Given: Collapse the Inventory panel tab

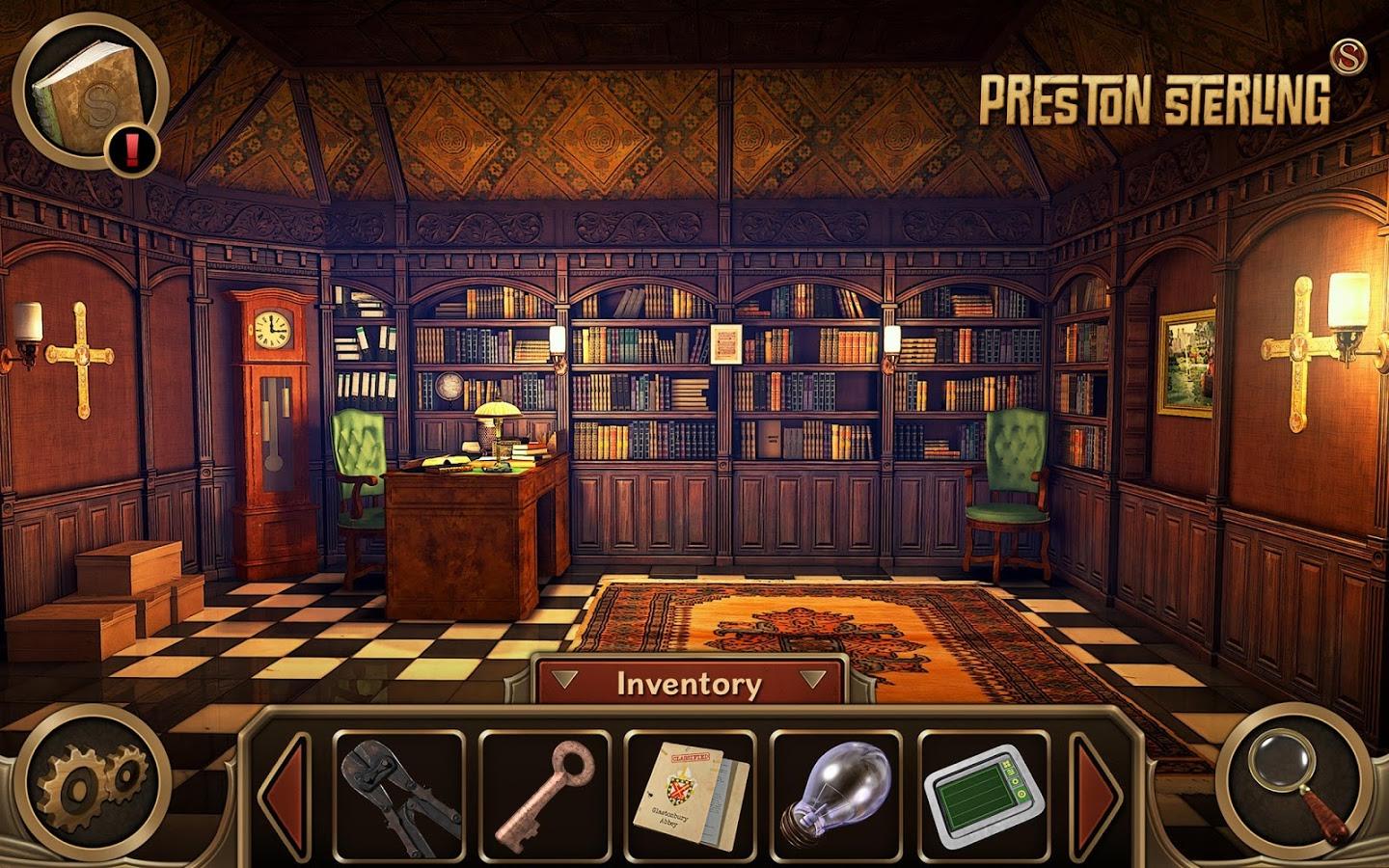Looking at the screenshot, I should point(689,683).
